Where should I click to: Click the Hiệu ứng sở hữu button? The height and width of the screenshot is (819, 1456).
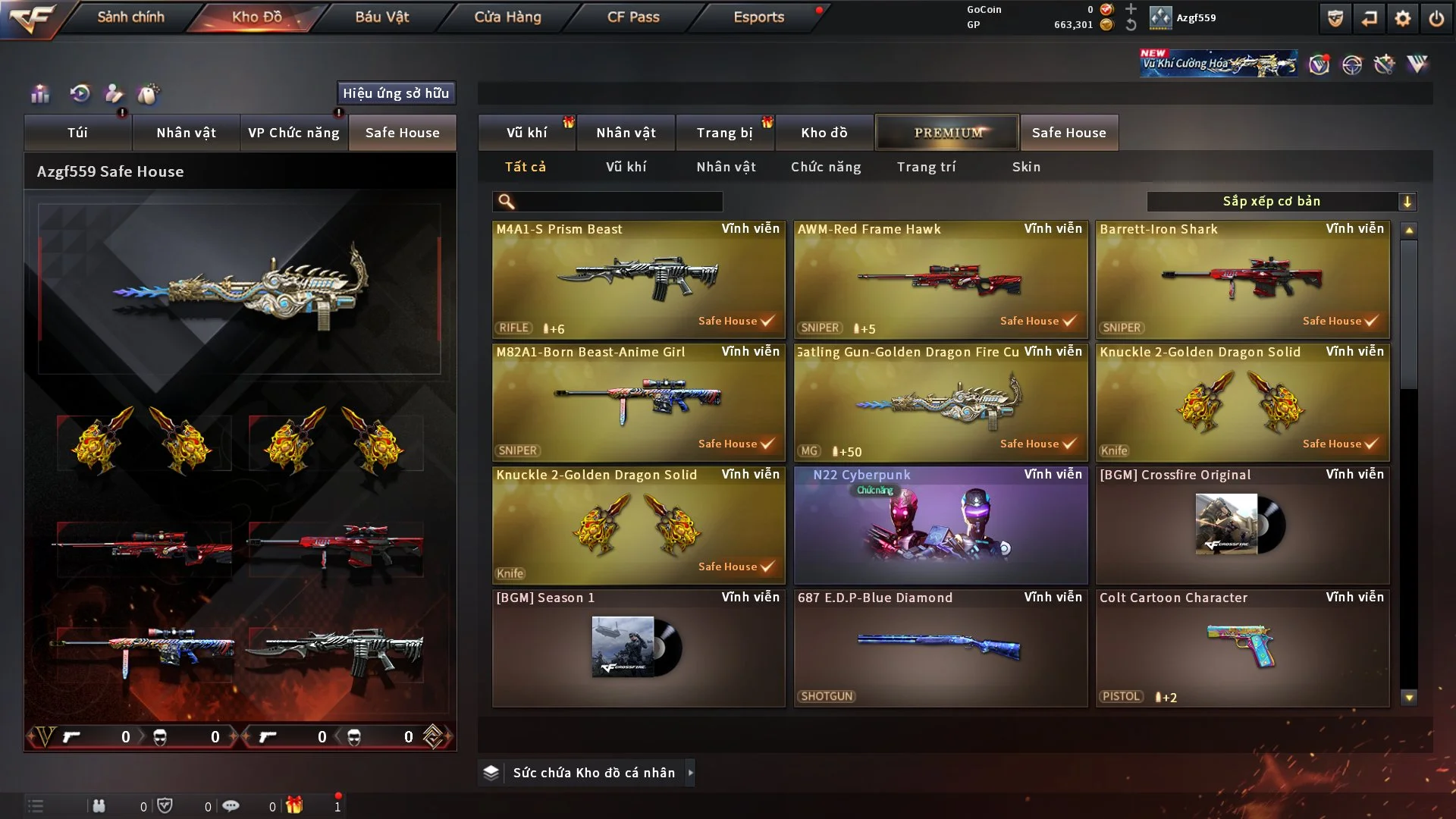pos(396,93)
